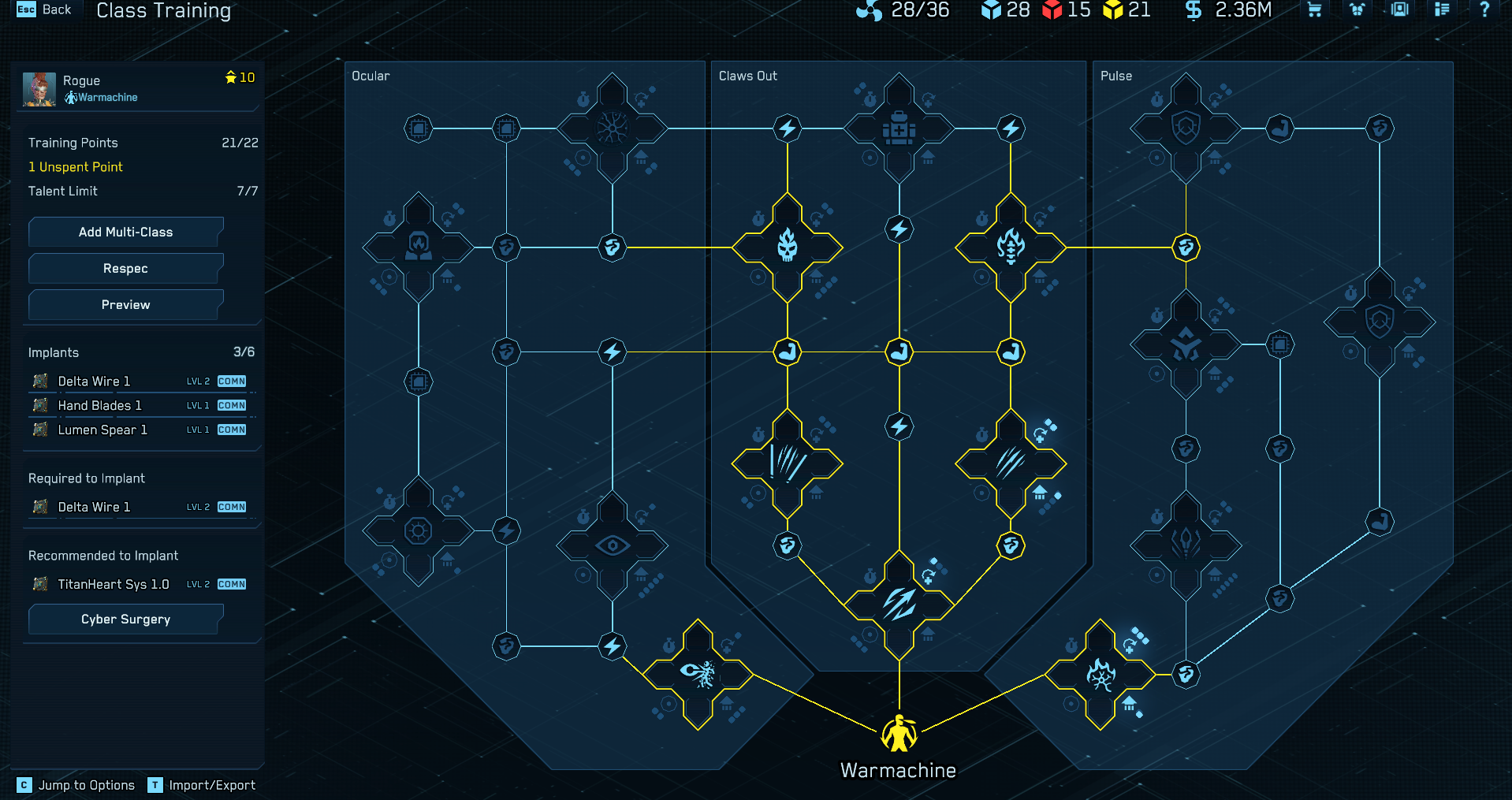The width and height of the screenshot is (1512, 800).
Task: Click the Claws Out tree header
Action: click(x=747, y=76)
